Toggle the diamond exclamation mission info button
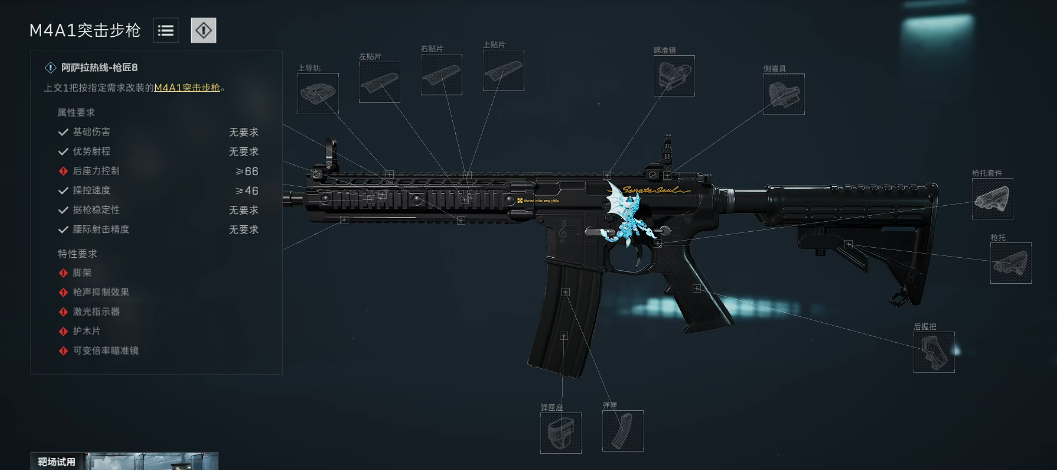This screenshot has height=470, width=1057. [203, 31]
